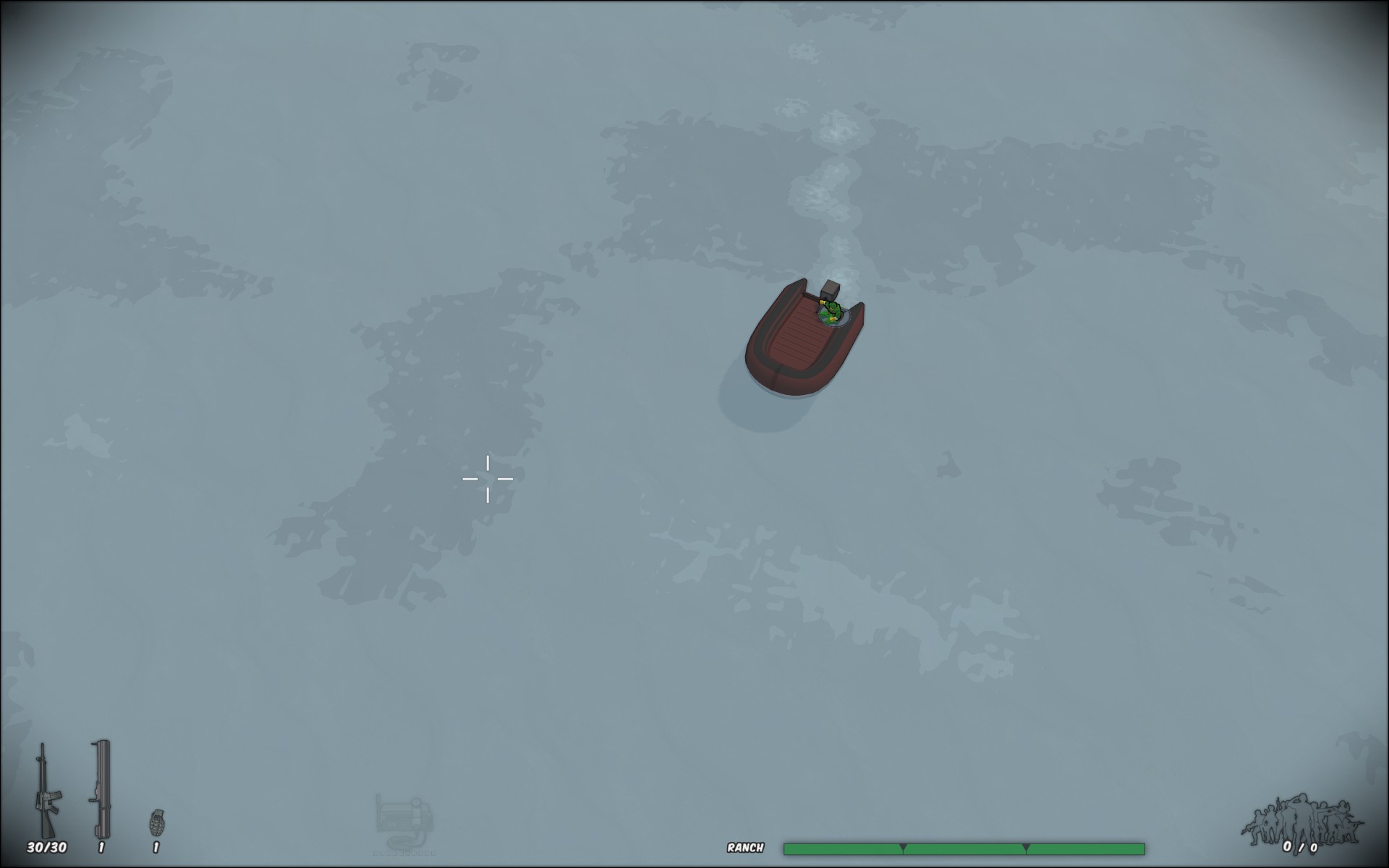The height and width of the screenshot is (868, 1389).
Task: Click the squad soldiers silhouette icon
Action: 1301,821
